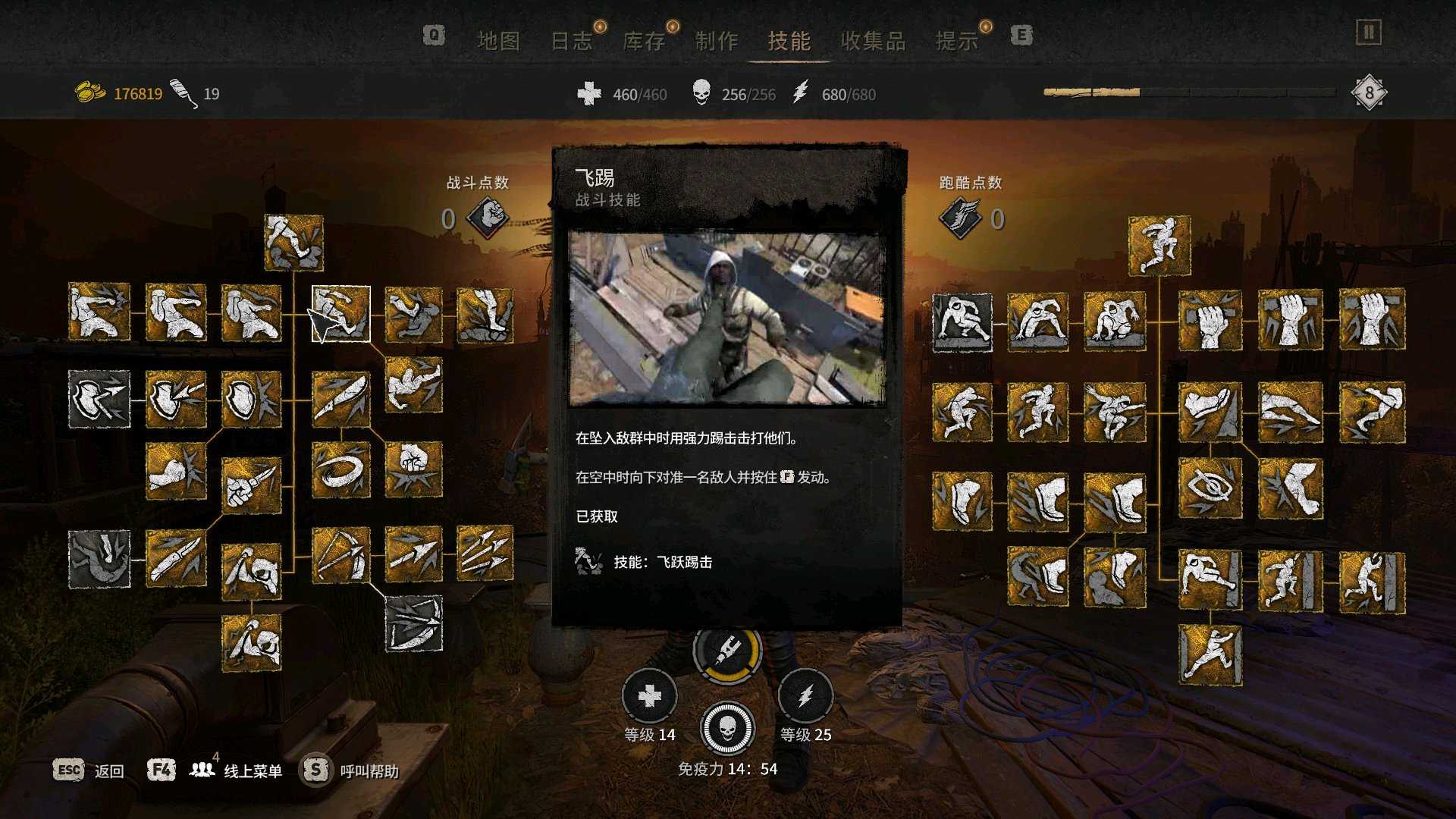Select the highlighted 飞踢 dropkick skill icon

(340, 314)
